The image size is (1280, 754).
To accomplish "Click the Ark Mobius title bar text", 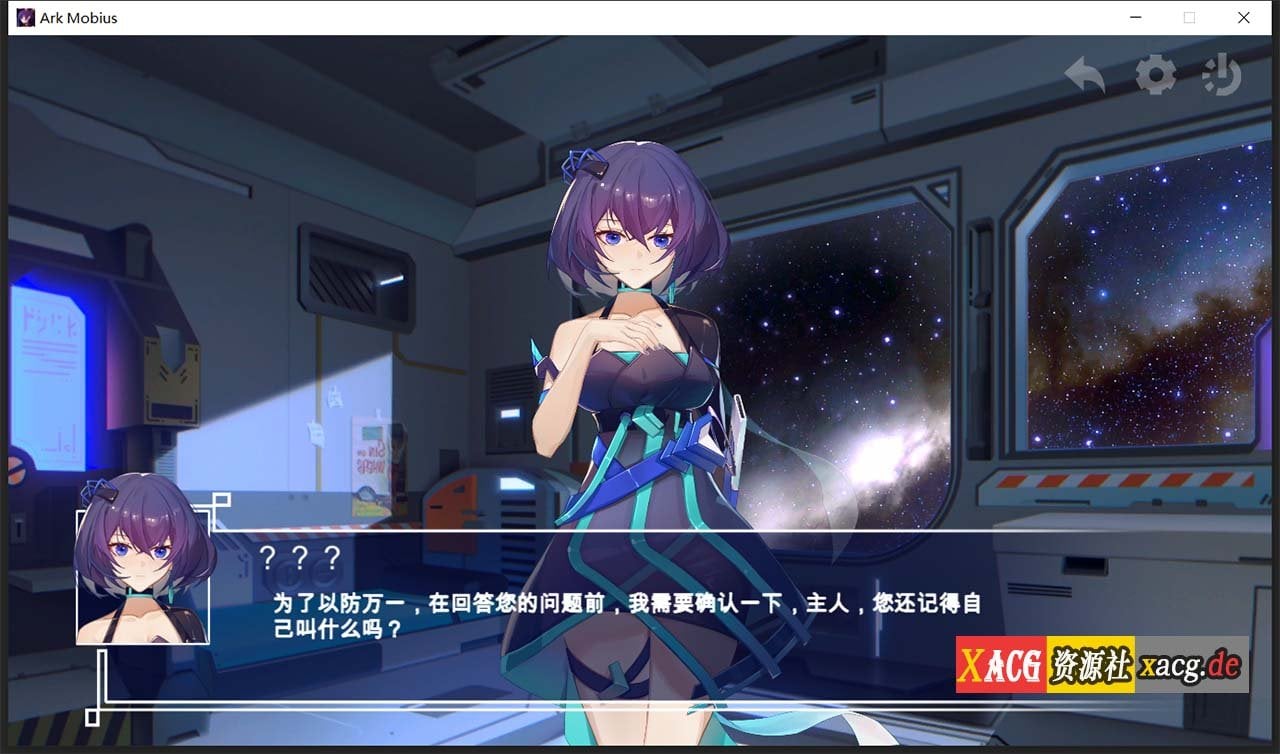I will tap(79, 17).
